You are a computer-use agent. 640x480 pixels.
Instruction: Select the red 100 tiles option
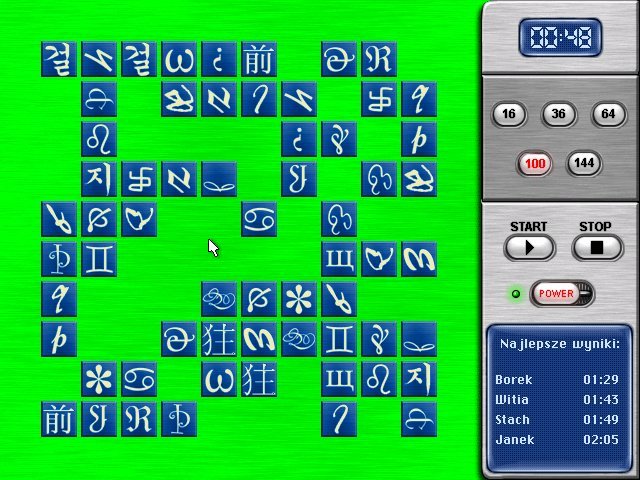535,163
